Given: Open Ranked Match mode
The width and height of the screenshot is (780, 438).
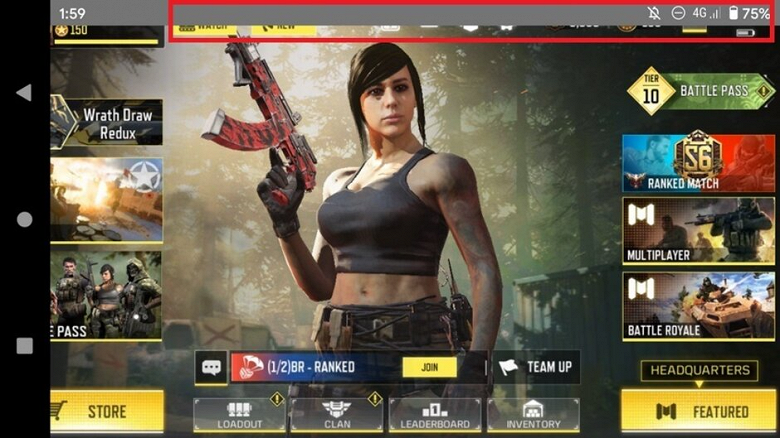Looking at the screenshot, I should tap(699, 163).
